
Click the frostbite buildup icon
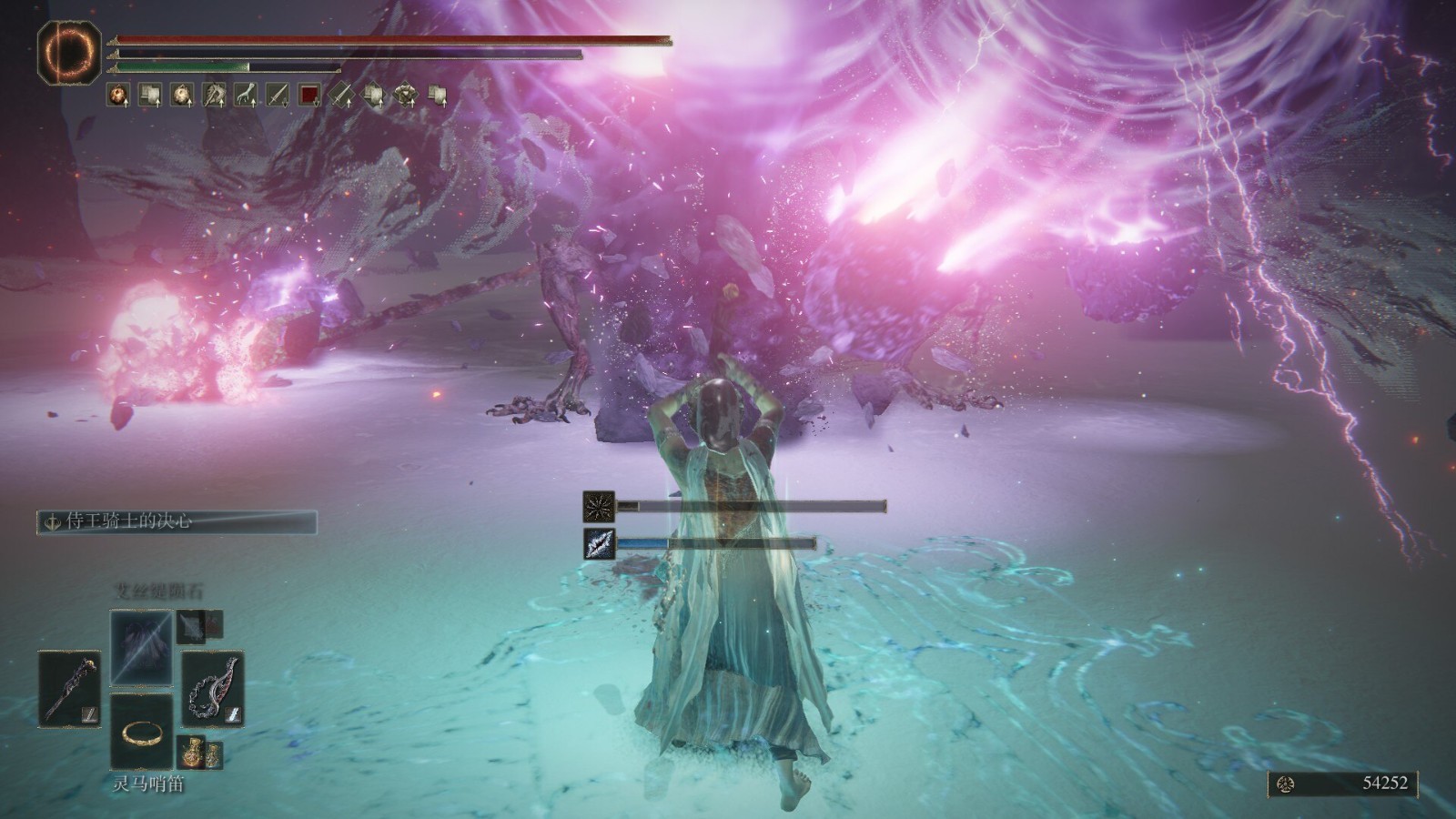pos(599,543)
